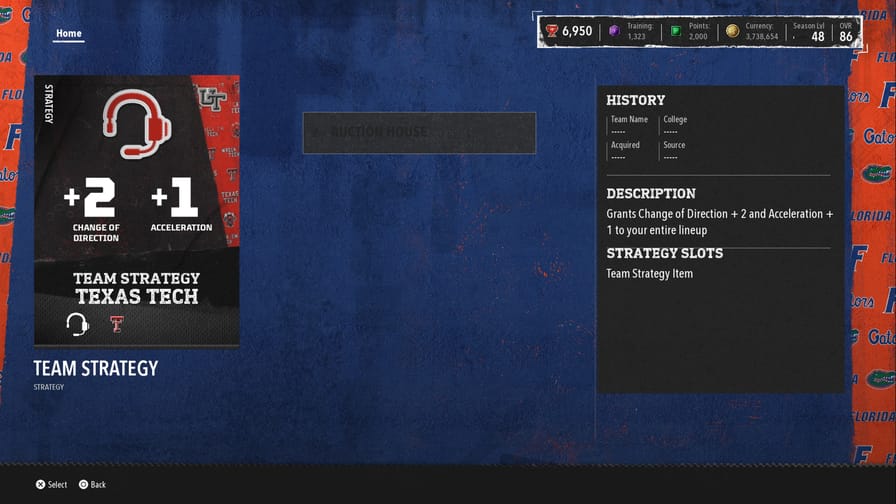Viewport: 896px width, 504px height.
Task: Select the Auction House button
Action: 419,132
